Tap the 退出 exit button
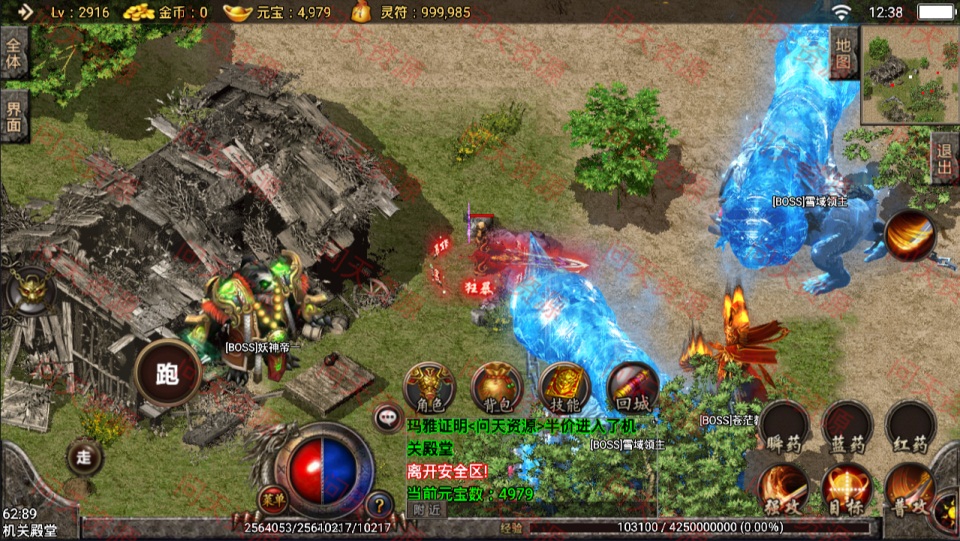Viewport: 960px width, 541px height. (x=944, y=157)
